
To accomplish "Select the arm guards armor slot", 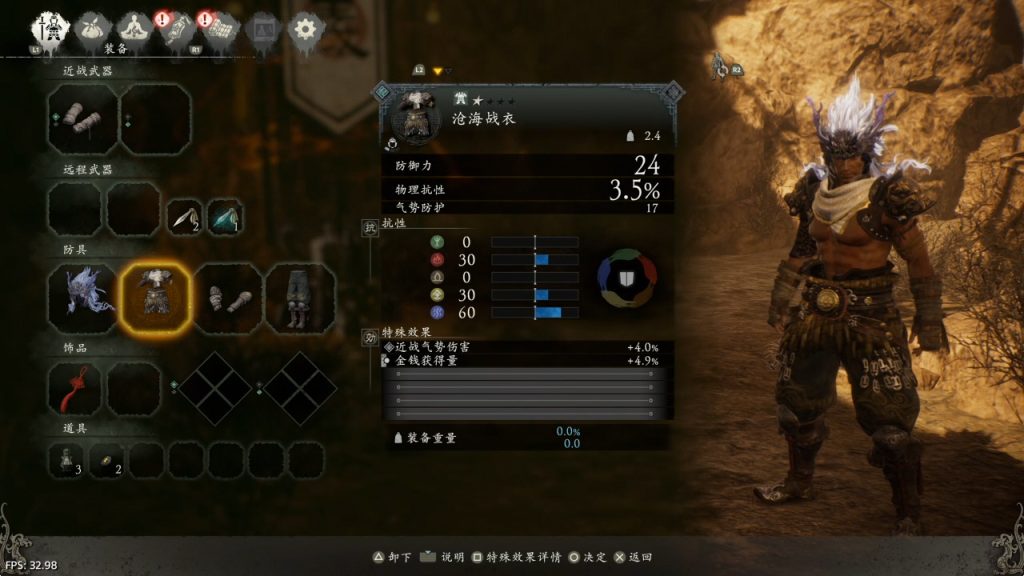I will (x=228, y=298).
